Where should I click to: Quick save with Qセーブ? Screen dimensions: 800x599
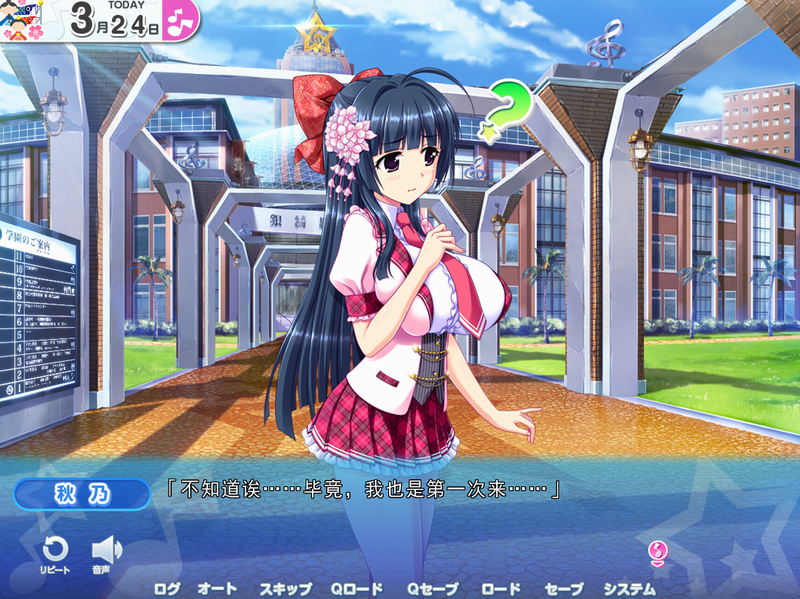[x=432, y=589]
